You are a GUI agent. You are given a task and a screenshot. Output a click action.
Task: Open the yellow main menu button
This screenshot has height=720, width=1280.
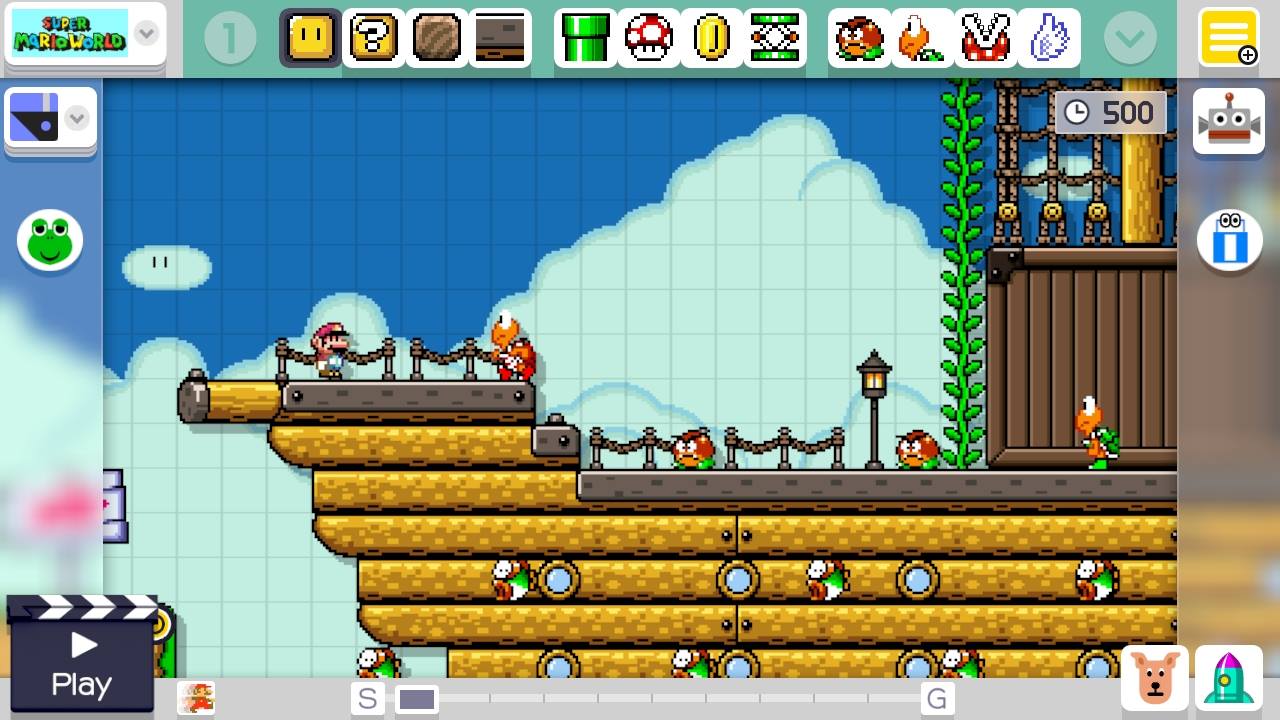click(1229, 36)
